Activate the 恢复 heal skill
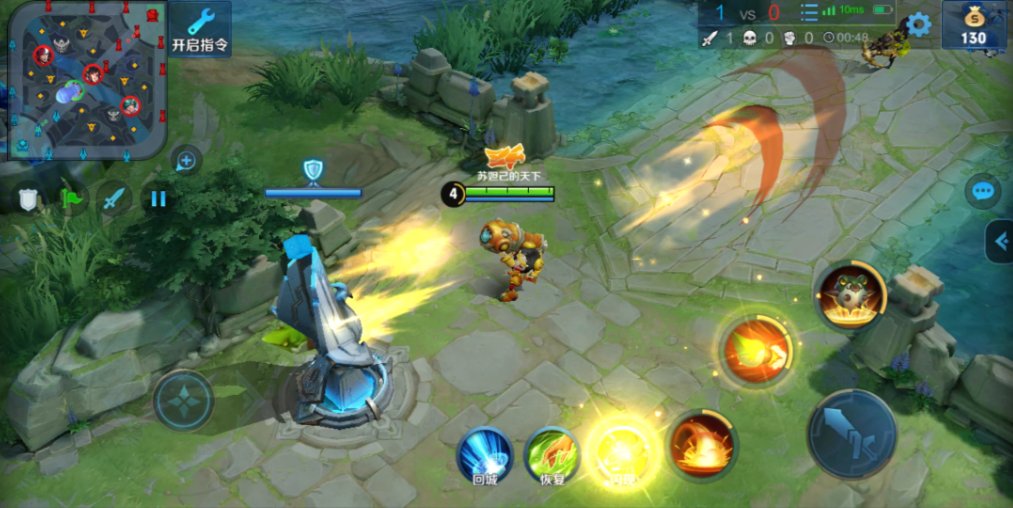The height and width of the screenshot is (508, 1013). click(x=551, y=455)
